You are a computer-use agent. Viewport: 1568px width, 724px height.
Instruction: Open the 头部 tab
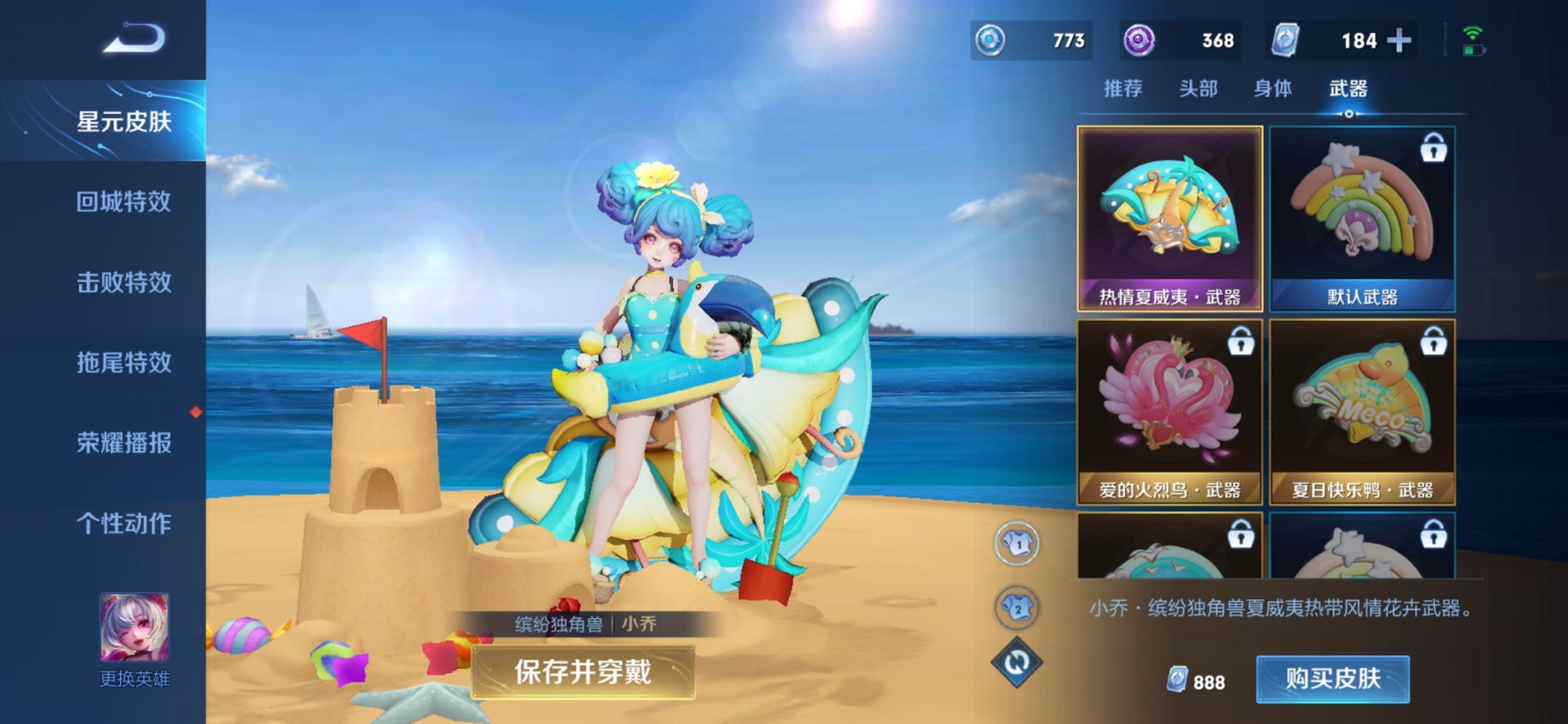point(1200,89)
